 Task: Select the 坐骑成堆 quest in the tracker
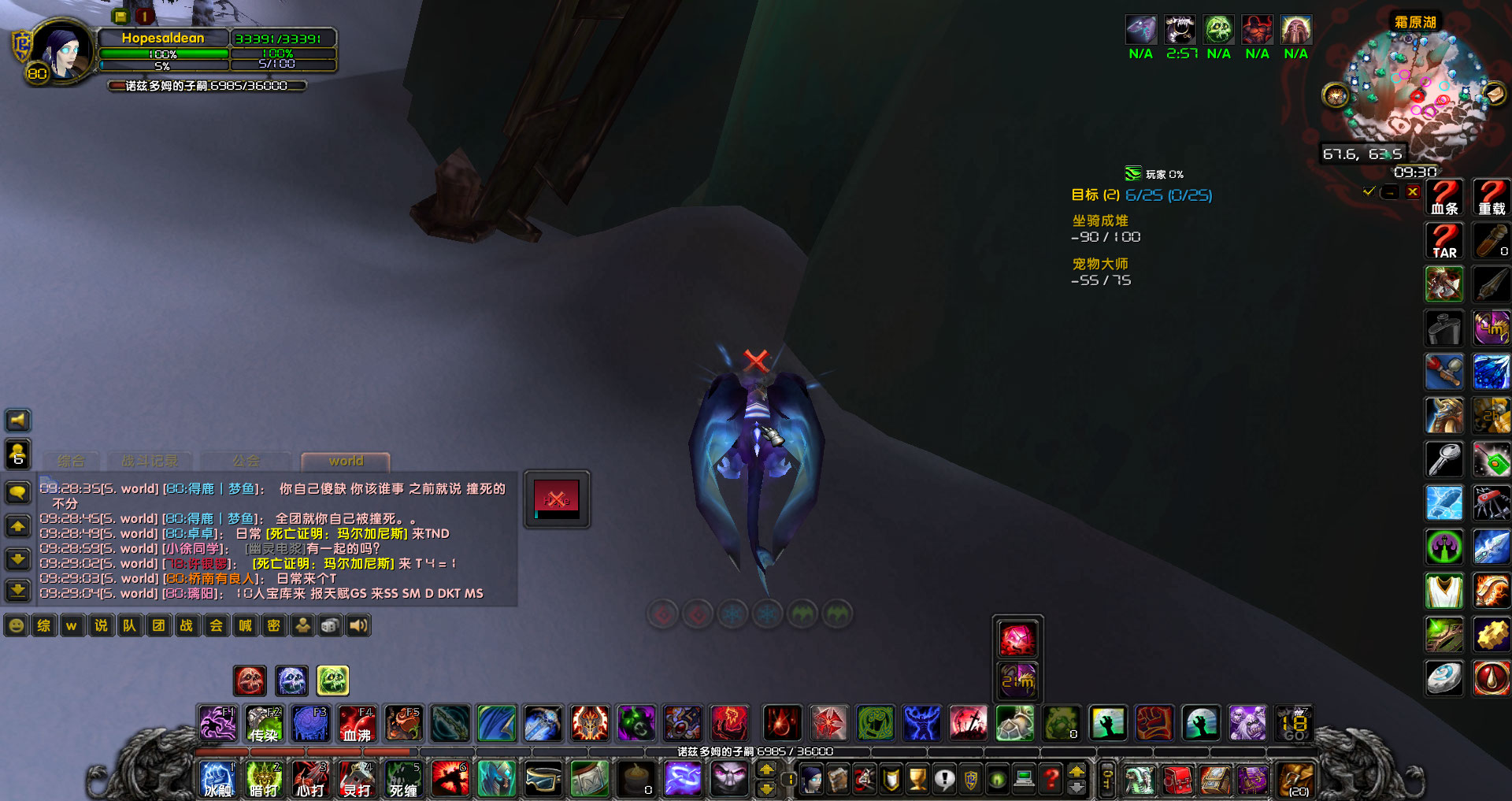coord(1099,221)
